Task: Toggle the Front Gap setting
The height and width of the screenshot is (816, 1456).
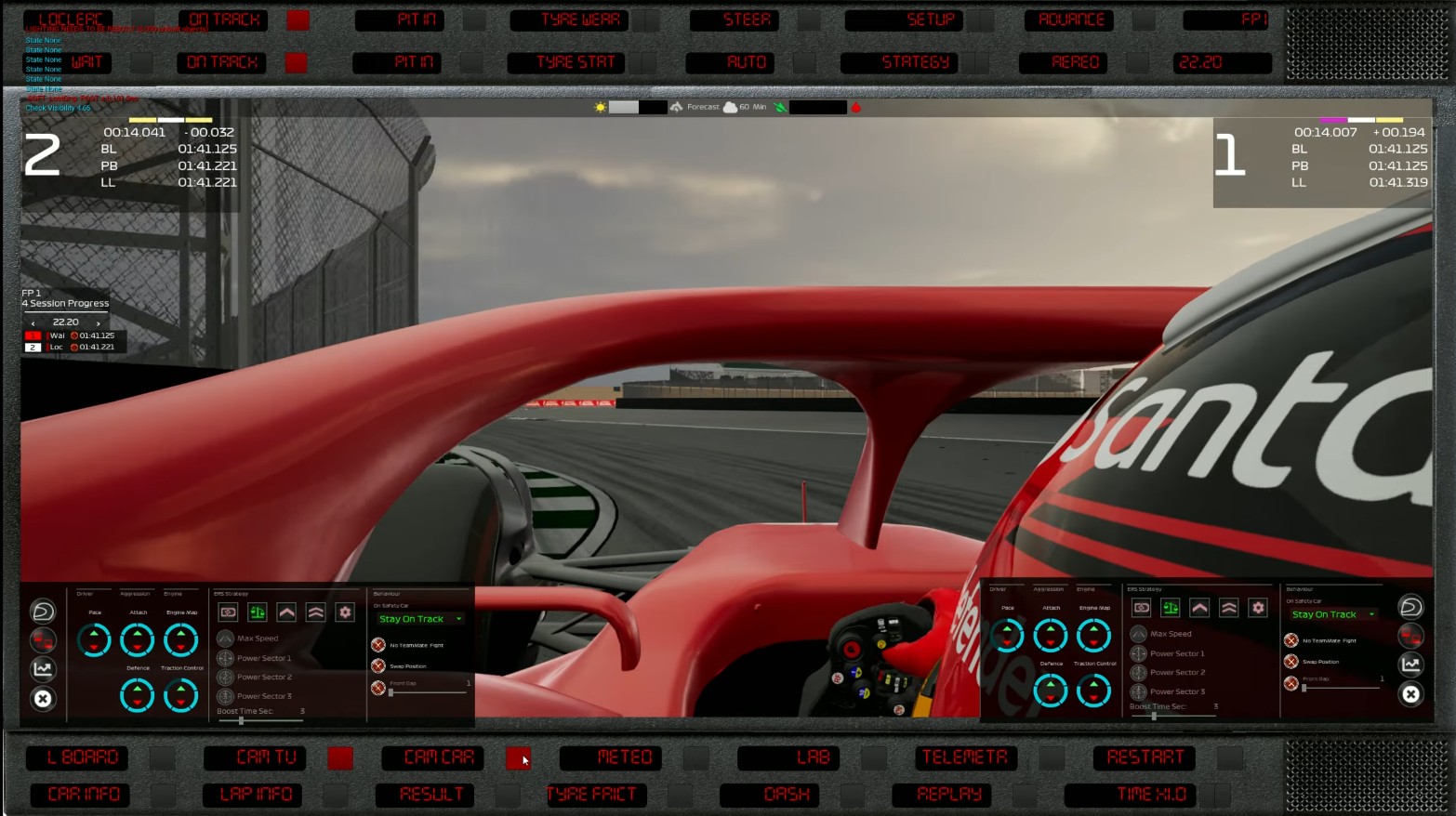Action: tap(377, 688)
